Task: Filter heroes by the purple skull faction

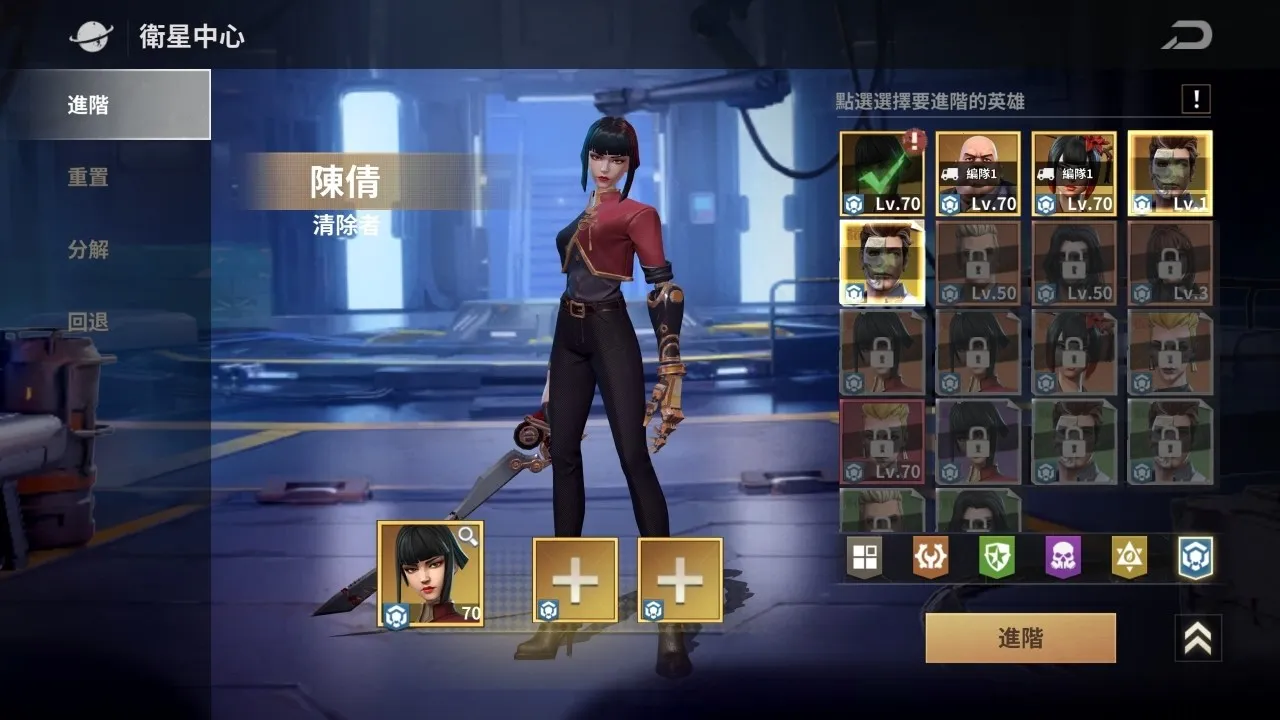Action: pyautogui.click(x=1063, y=558)
